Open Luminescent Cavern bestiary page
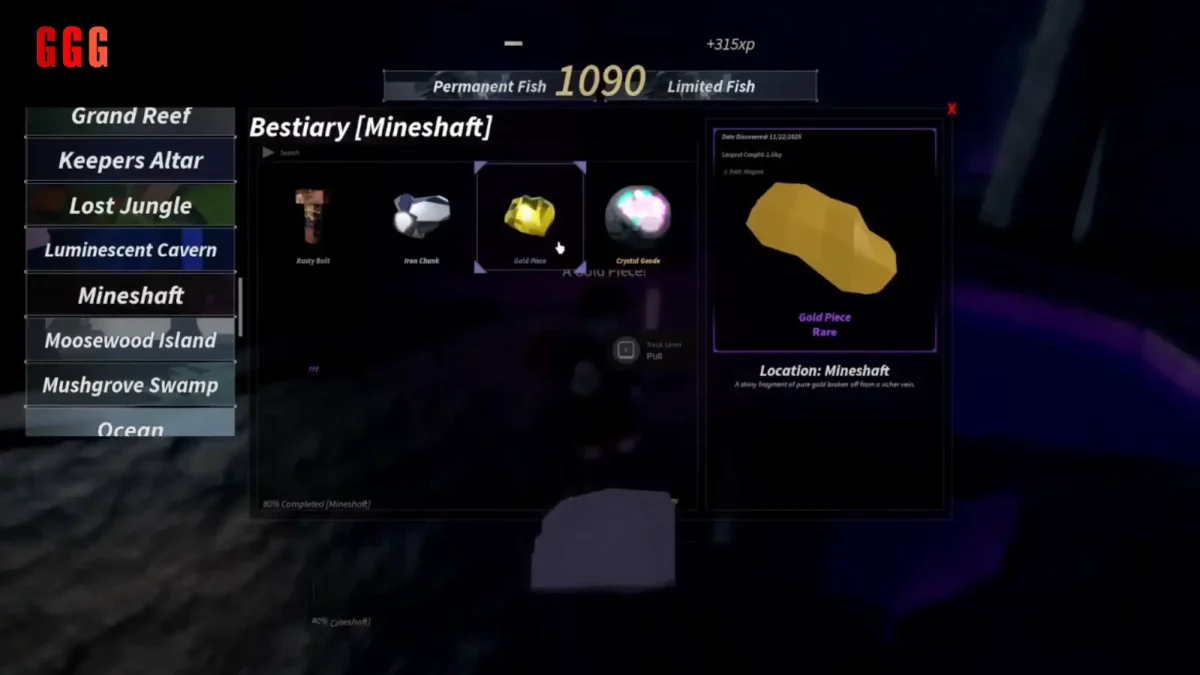Viewport: 1200px width, 675px height. (x=131, y=250)
